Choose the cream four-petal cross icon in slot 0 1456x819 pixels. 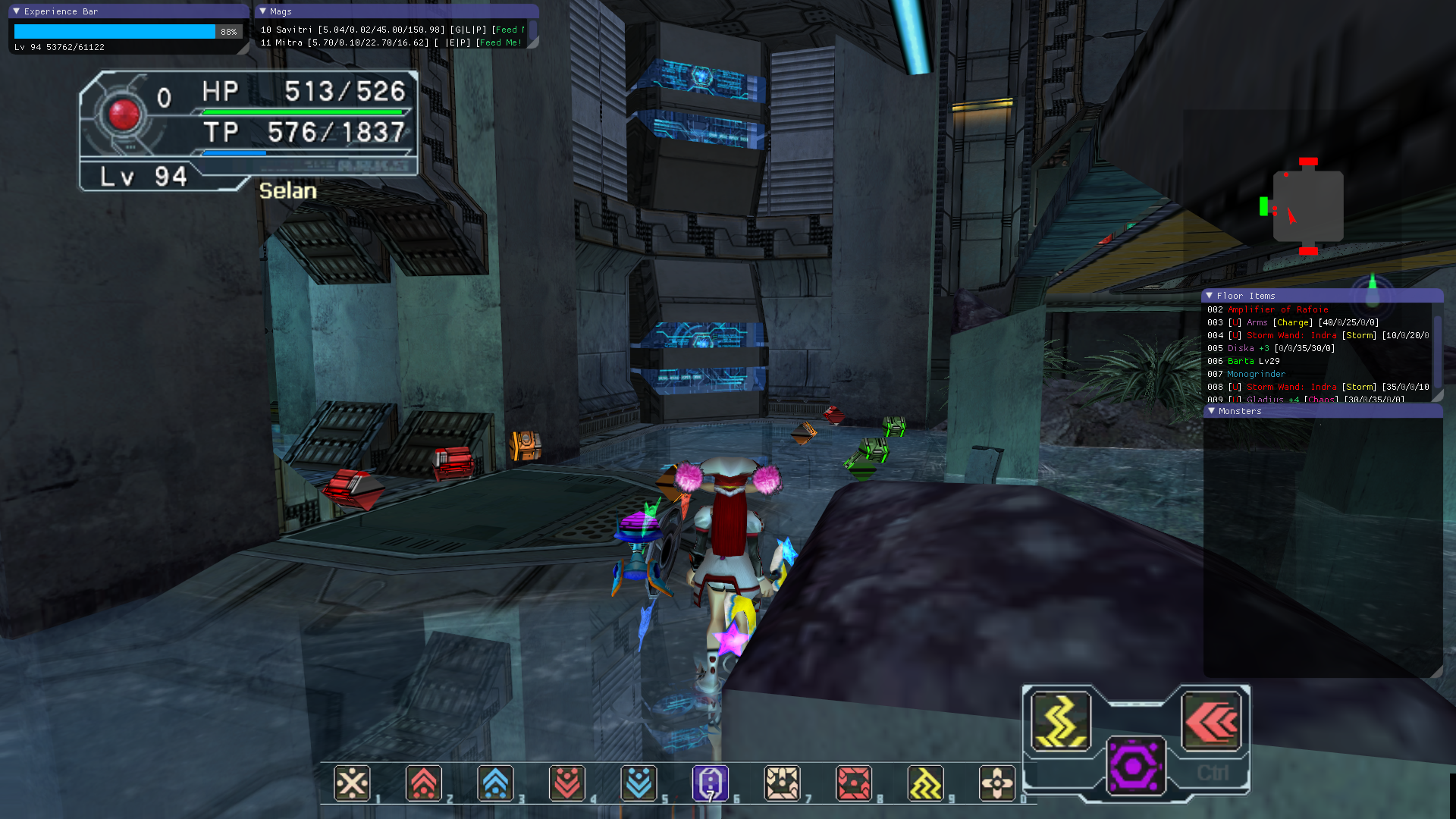coord(997,783)
